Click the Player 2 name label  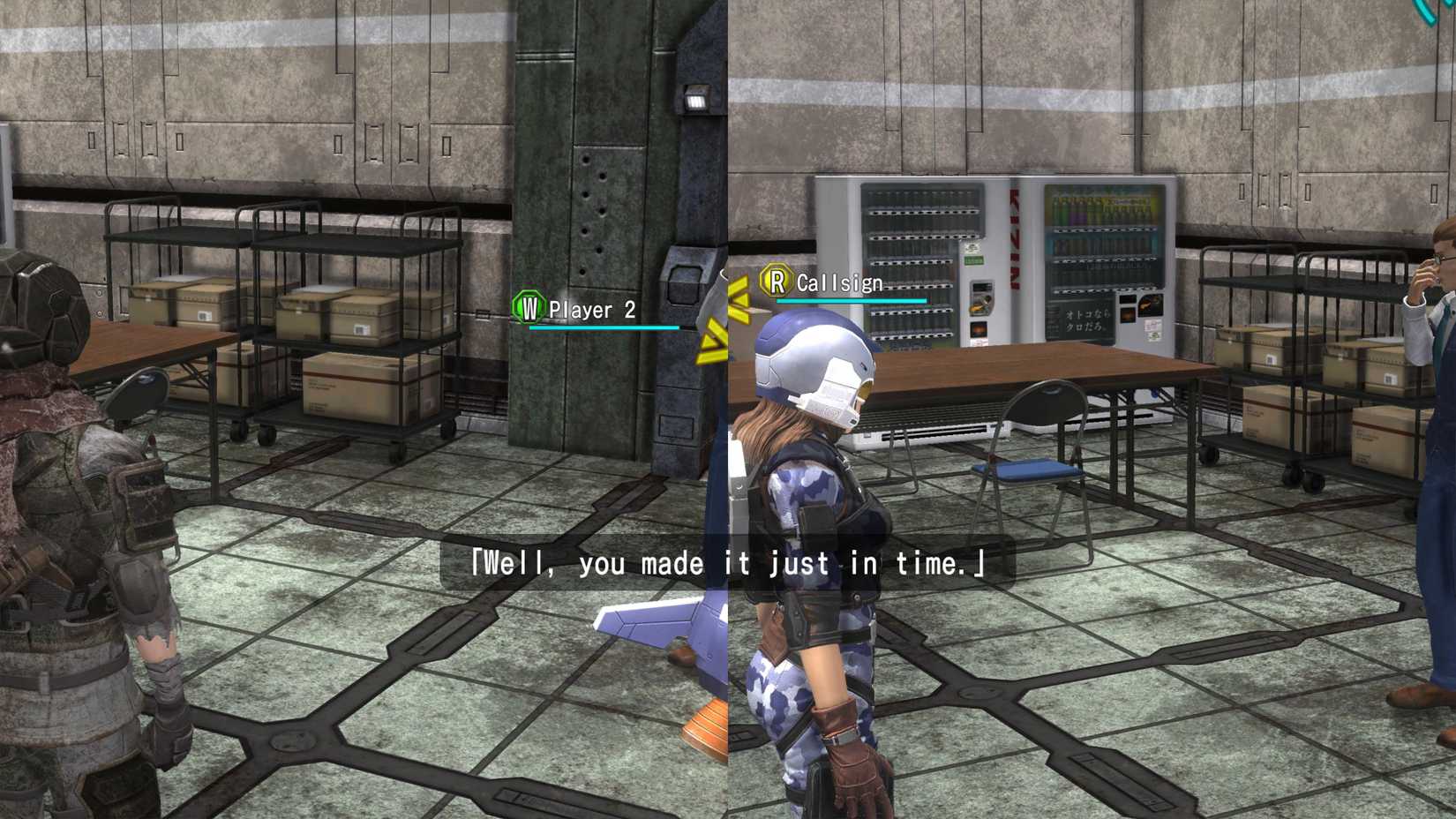(589, 310)
